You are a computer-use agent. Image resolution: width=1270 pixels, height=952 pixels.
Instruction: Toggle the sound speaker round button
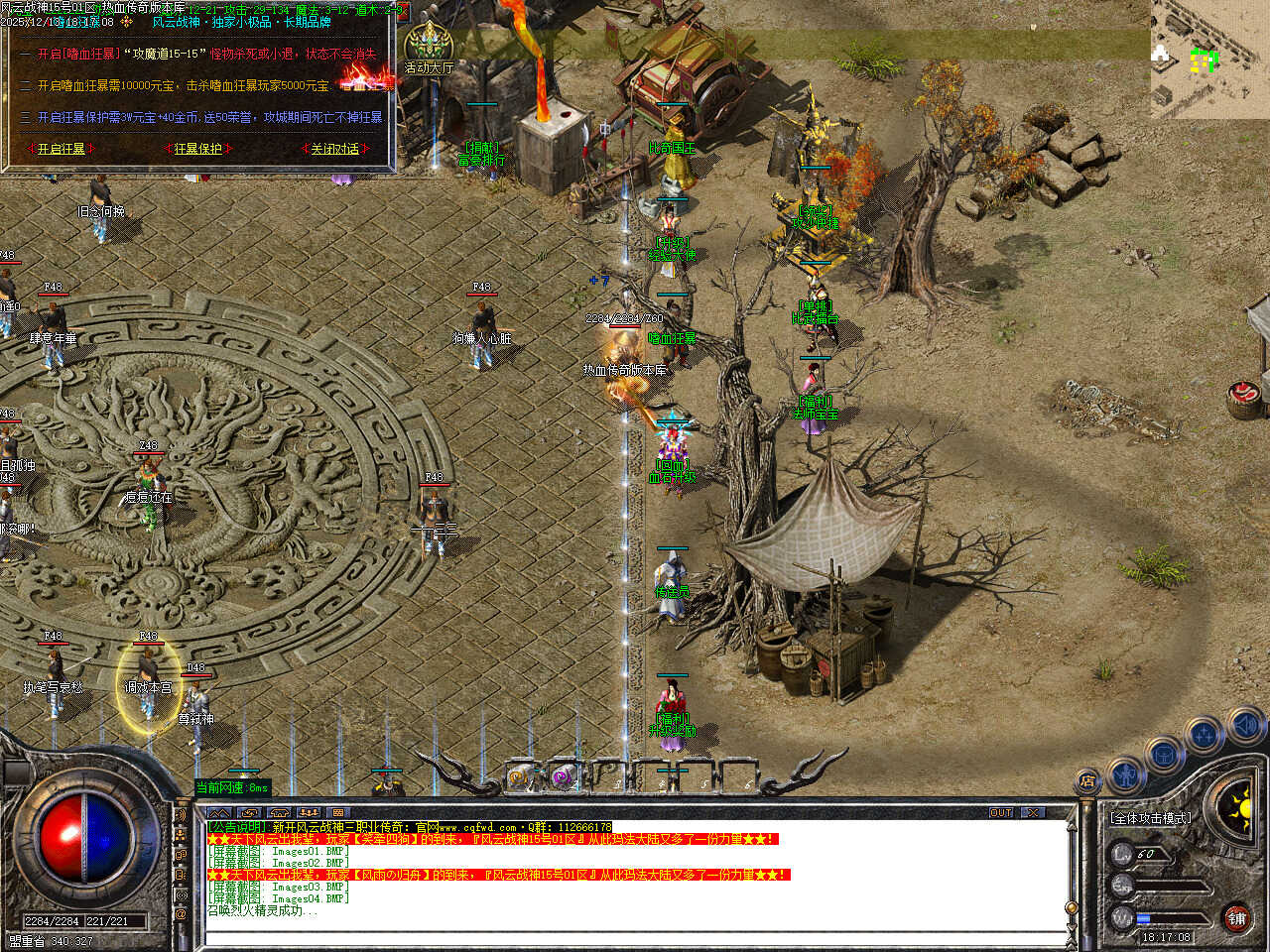[1244, 726]
